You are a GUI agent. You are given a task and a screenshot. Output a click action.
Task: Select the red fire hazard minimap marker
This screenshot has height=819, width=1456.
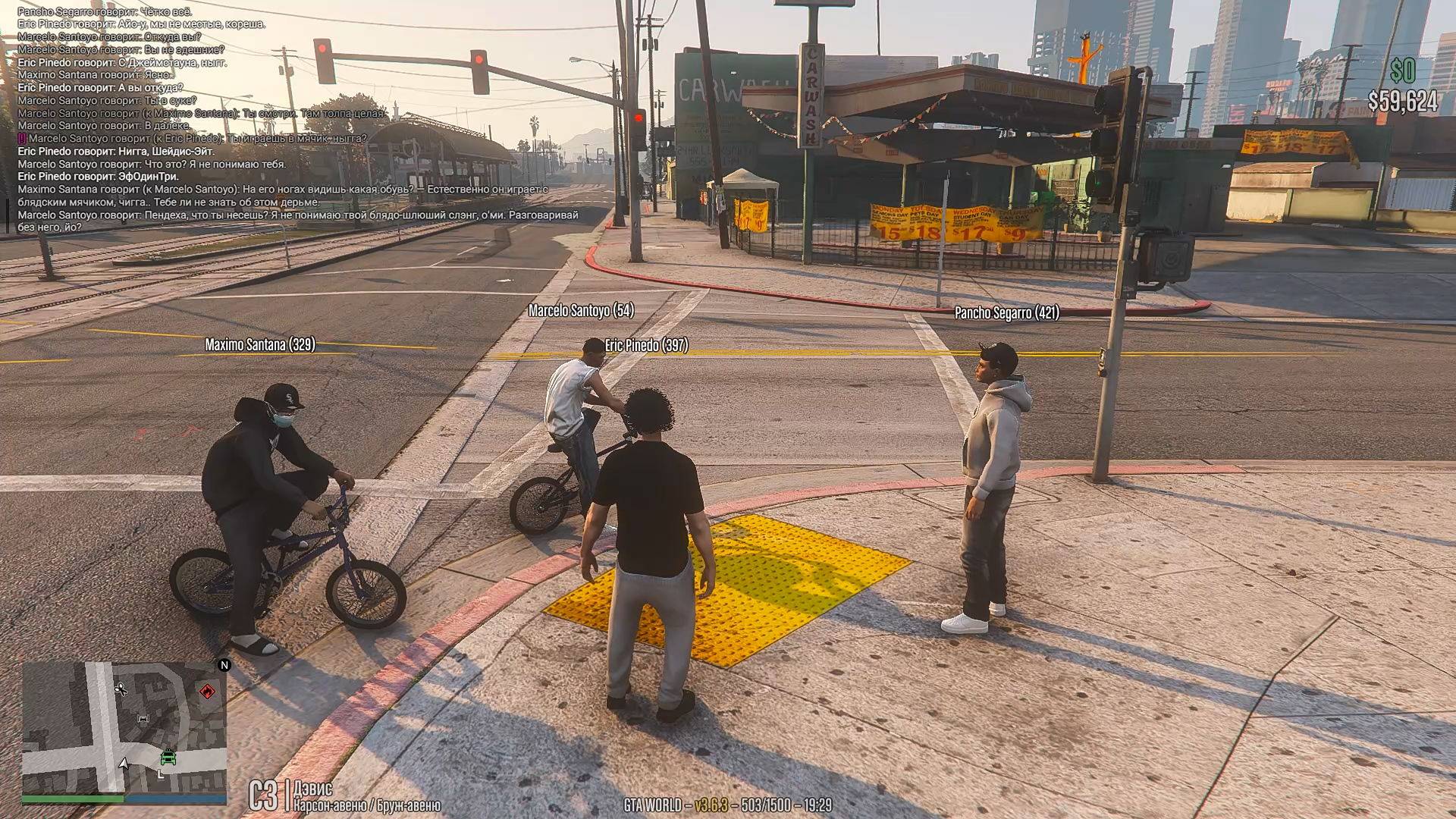(x=207, y=691)
